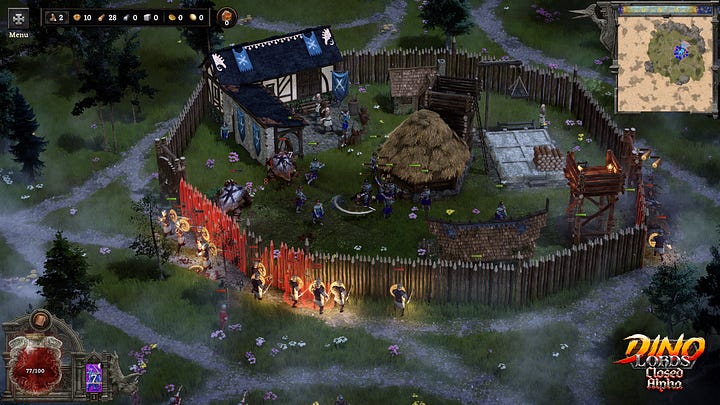Select the population counter in the resource bar
720x405 pixels.
point(54,17)
